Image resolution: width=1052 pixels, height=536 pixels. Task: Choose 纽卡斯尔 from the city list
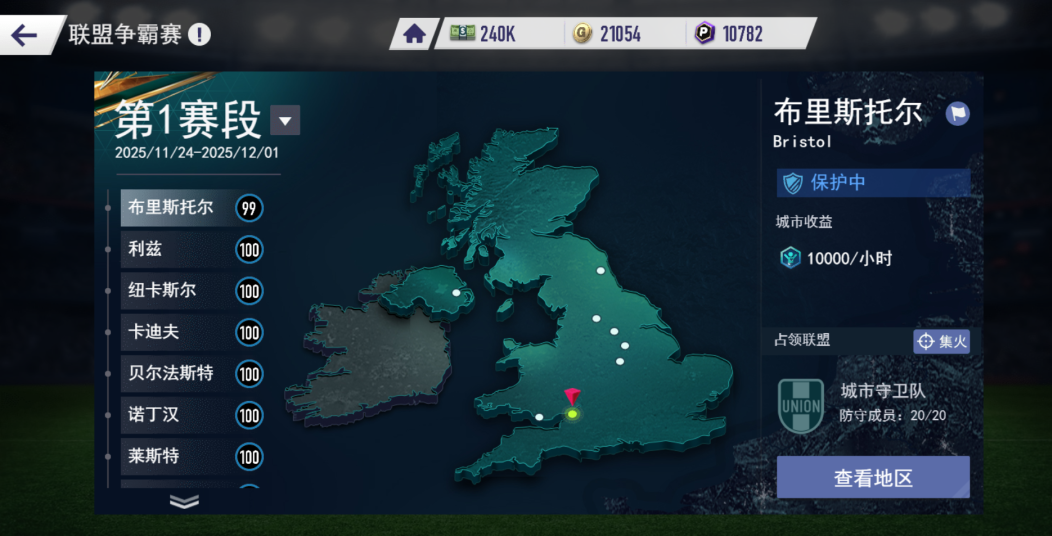point(172,291)
